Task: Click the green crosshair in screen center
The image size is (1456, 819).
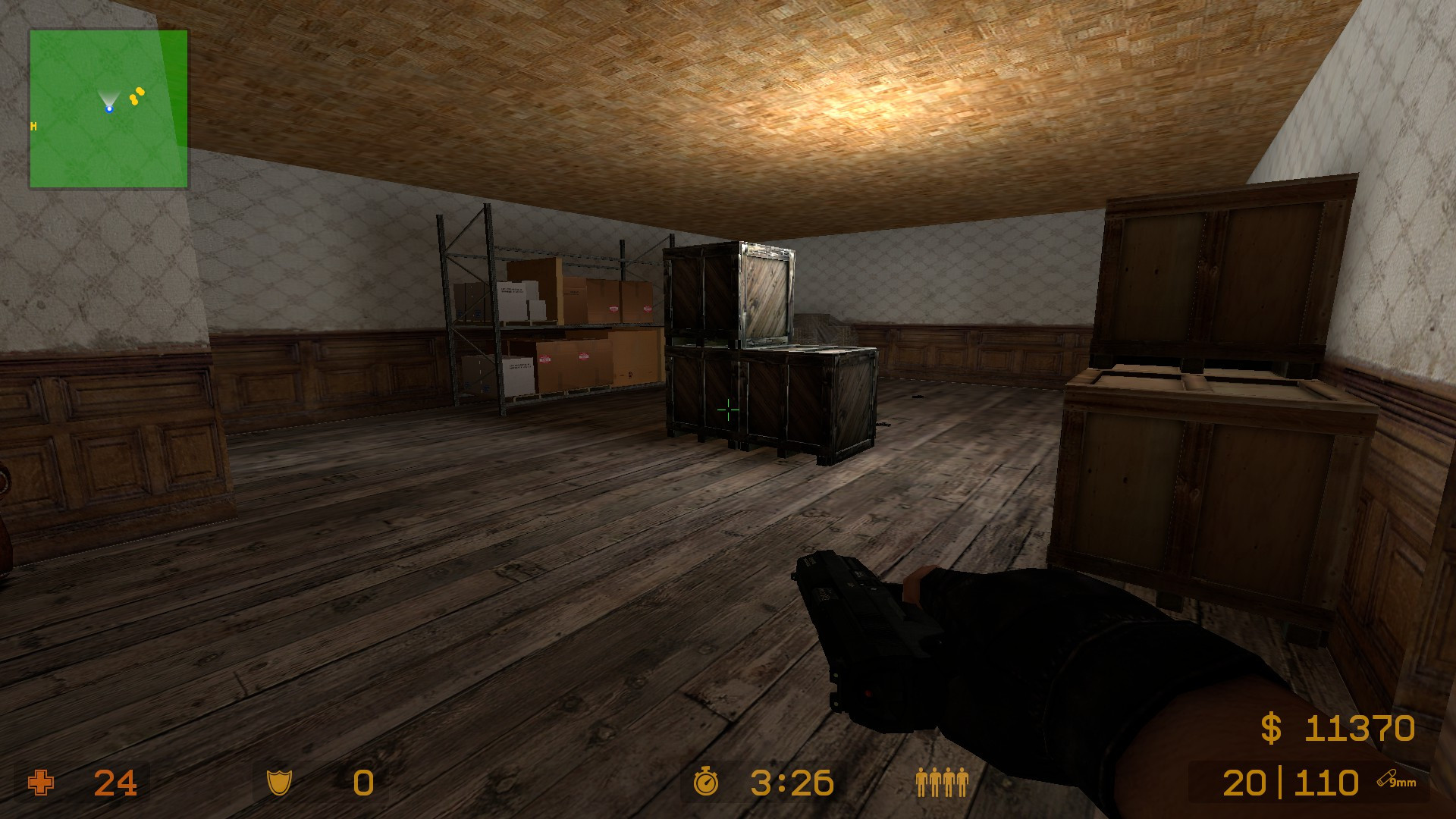Action: 726,409
